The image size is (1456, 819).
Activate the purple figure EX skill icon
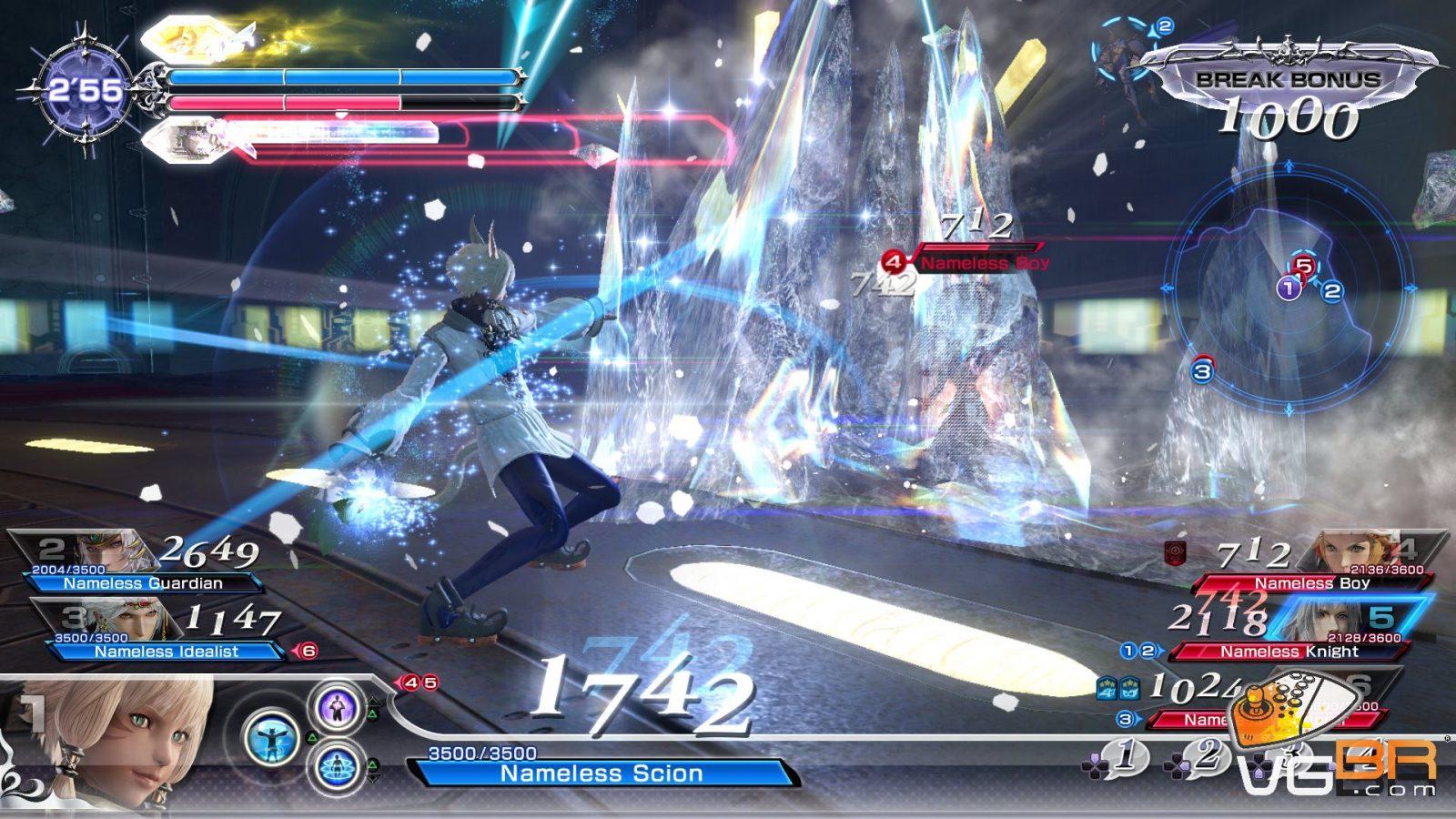(x=337, y=706)
